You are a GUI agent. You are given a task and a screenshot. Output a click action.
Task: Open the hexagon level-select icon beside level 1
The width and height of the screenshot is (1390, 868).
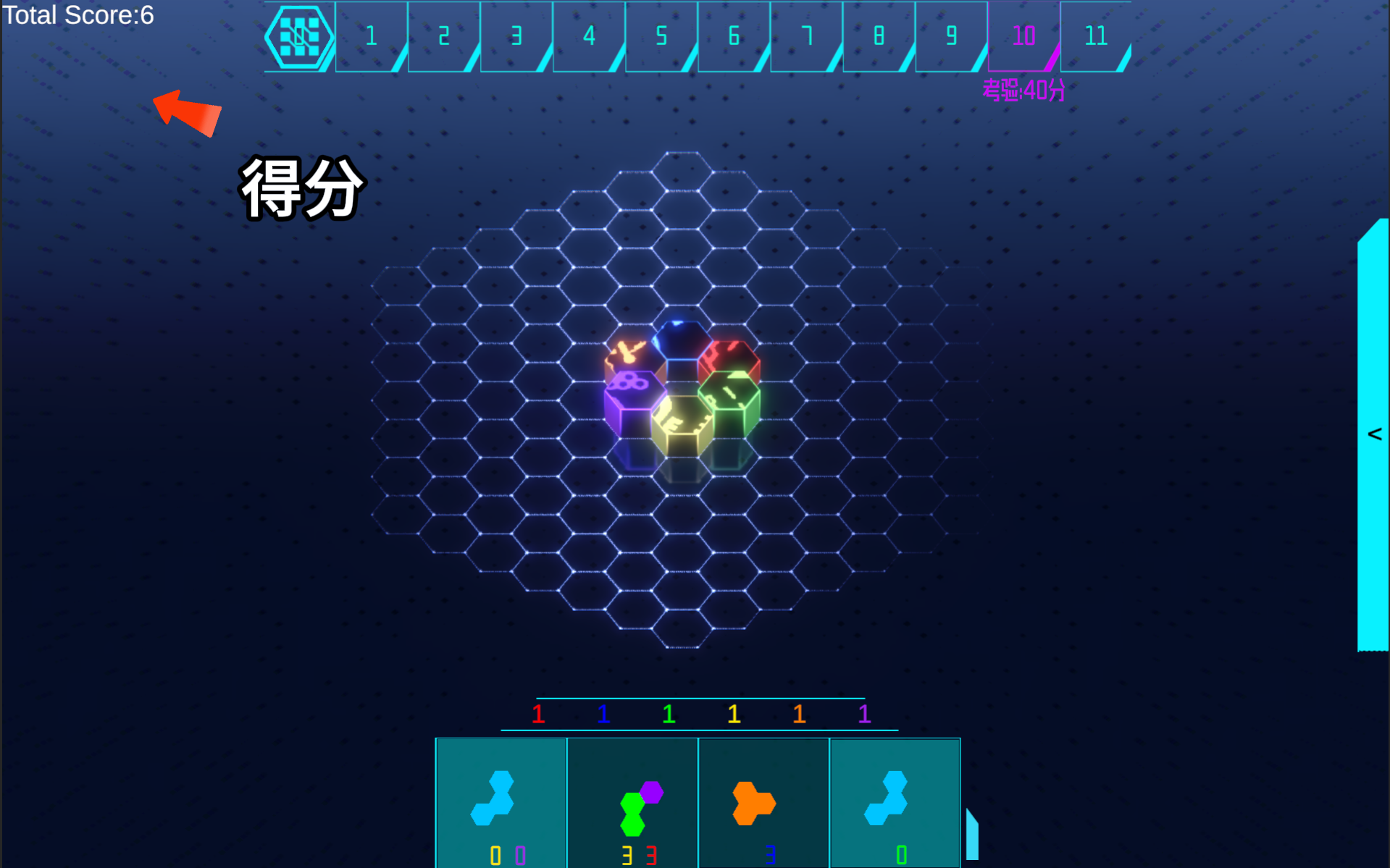(298, 35)
